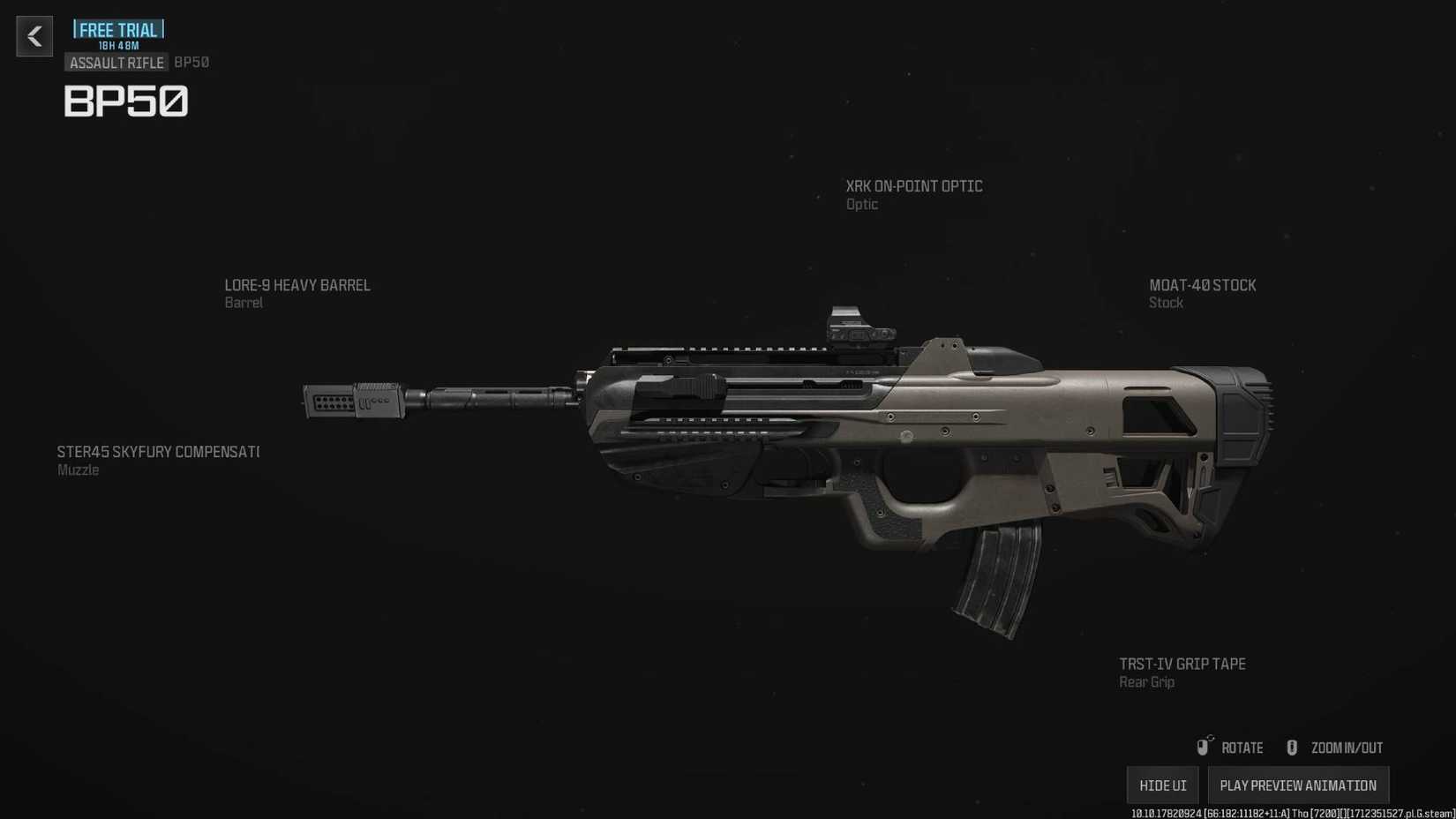Screen dimensions: 1456x819
Task: Select the TRST-IV GRIP TAPE label
Action: 1182,664
